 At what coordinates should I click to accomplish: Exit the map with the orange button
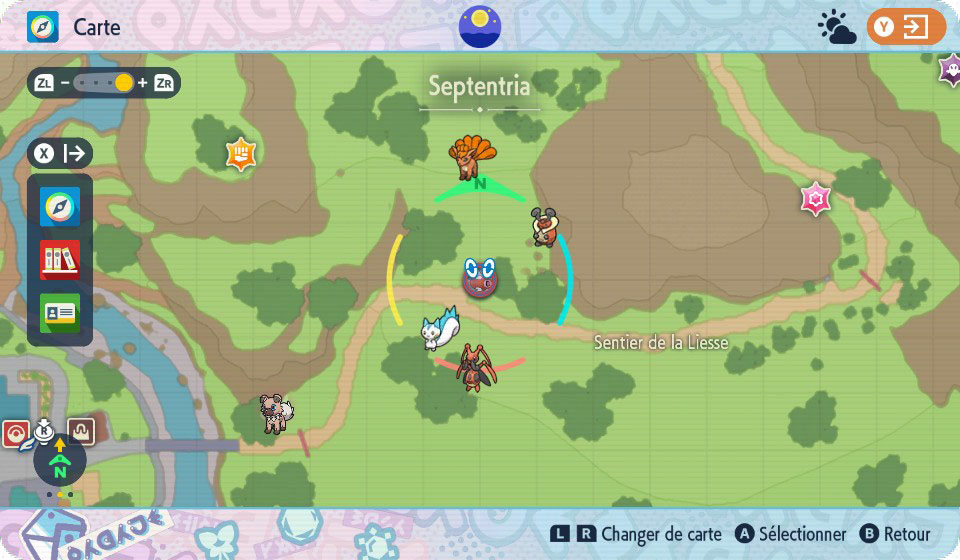coord(906,27)
